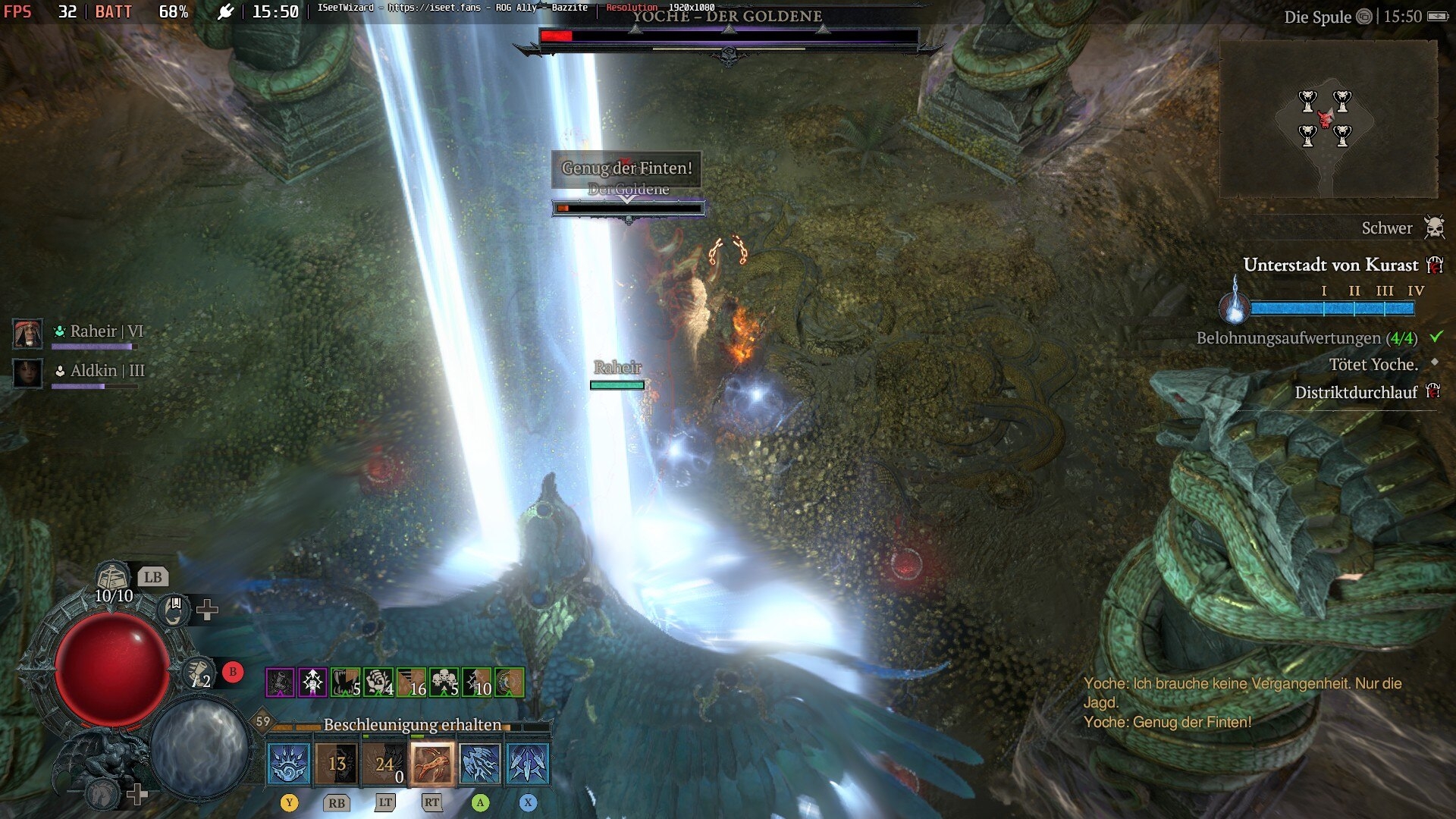This screenshot has height=819, width=1456.
Task: Click the Tötet Yoche quest objective
Action: (1373, 365)
